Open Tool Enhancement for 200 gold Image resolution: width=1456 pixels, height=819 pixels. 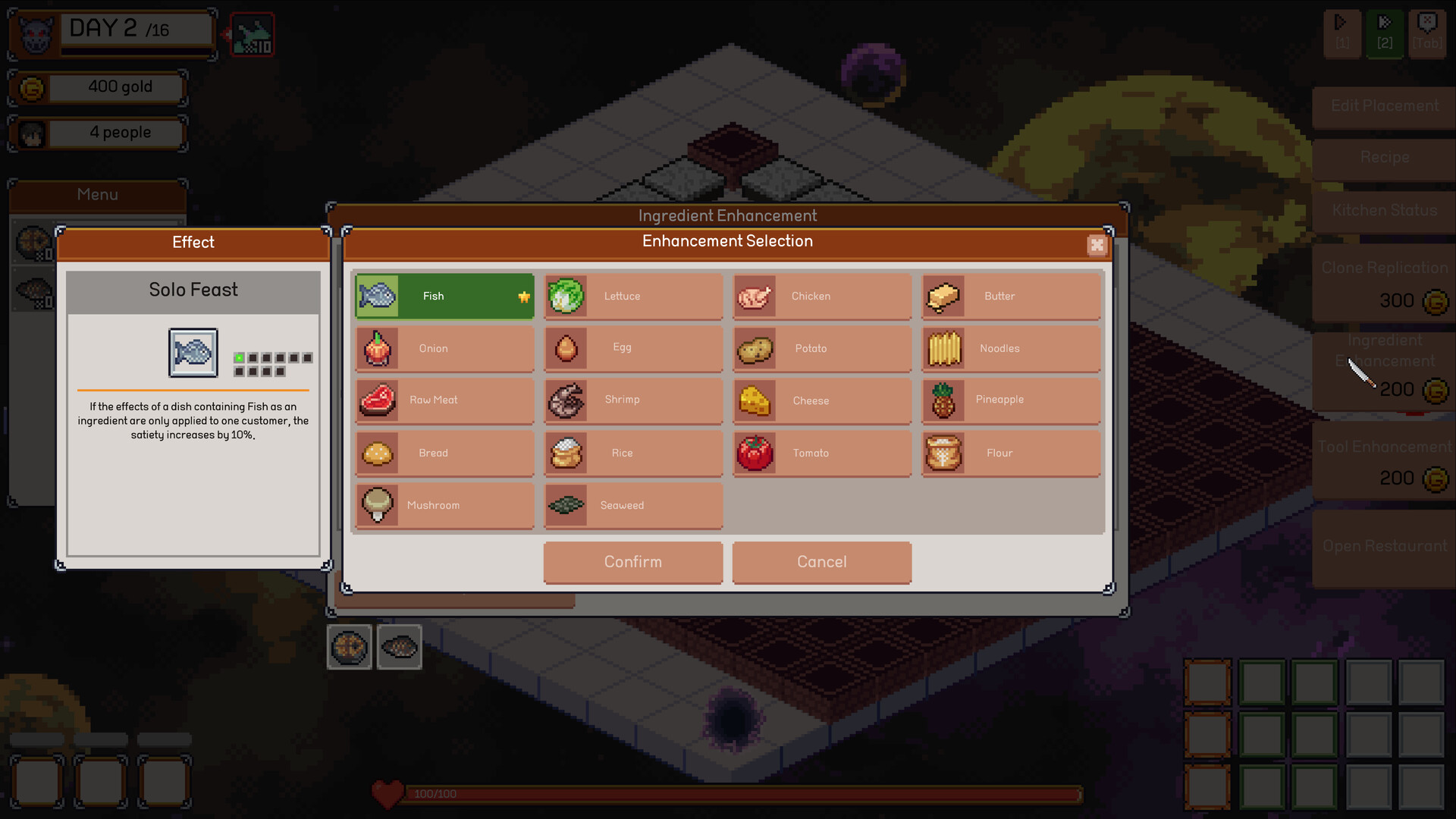coord(1384,447)
